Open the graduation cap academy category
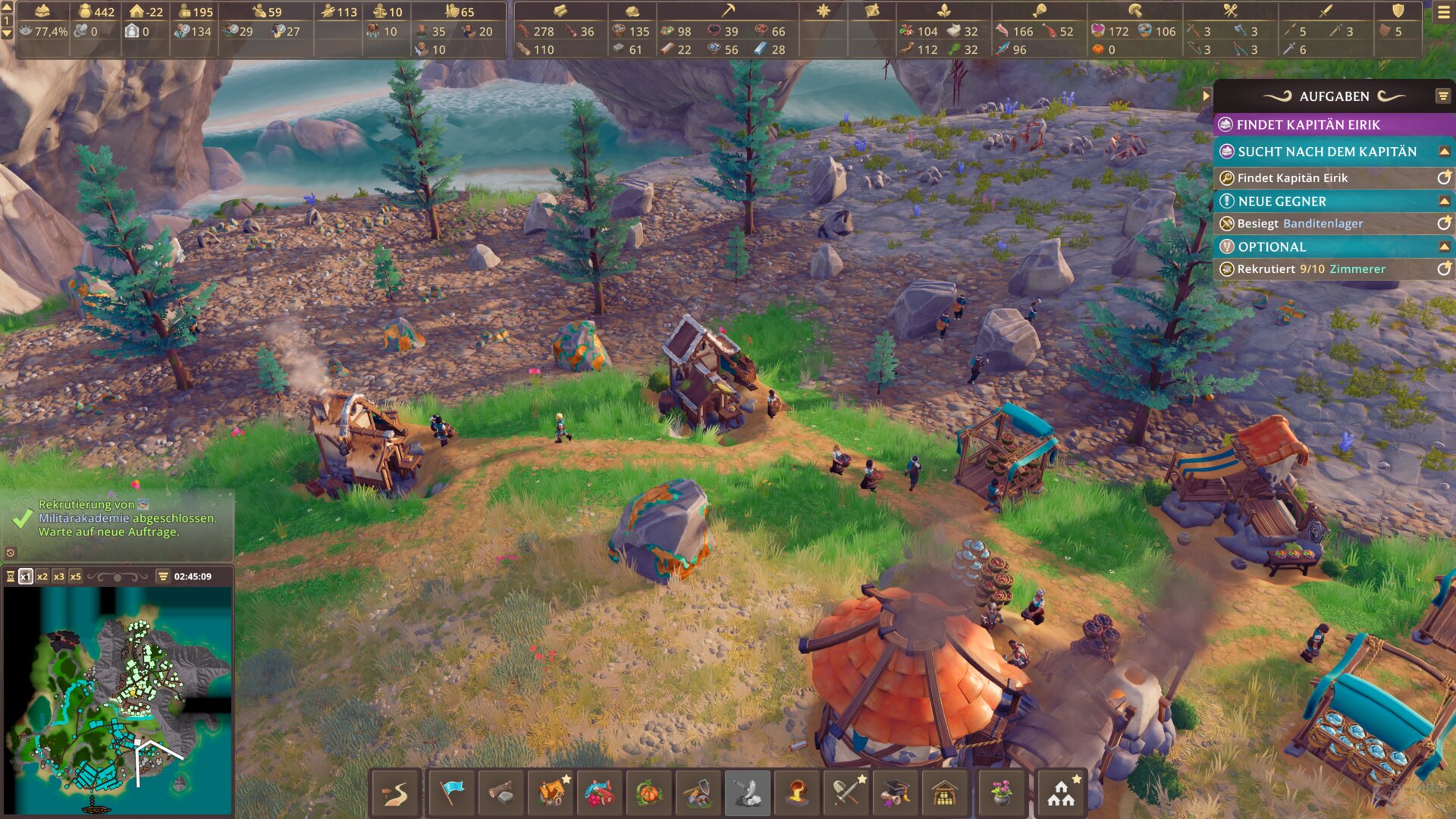Image resolution: width=1456 pixels, height=819 pixels. coord(896,793)
